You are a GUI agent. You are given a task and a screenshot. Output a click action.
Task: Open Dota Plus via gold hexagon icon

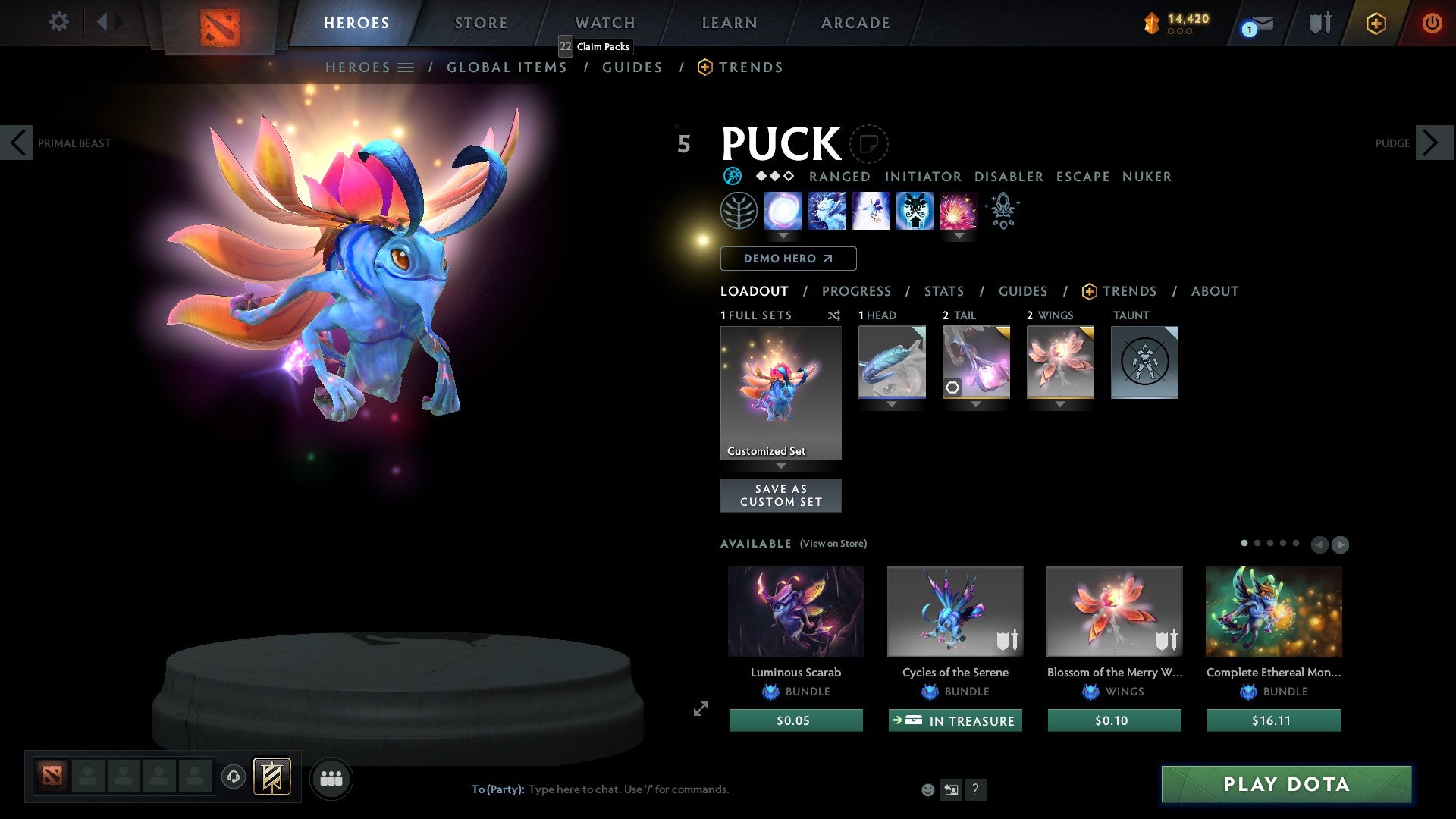point(1376,23)
